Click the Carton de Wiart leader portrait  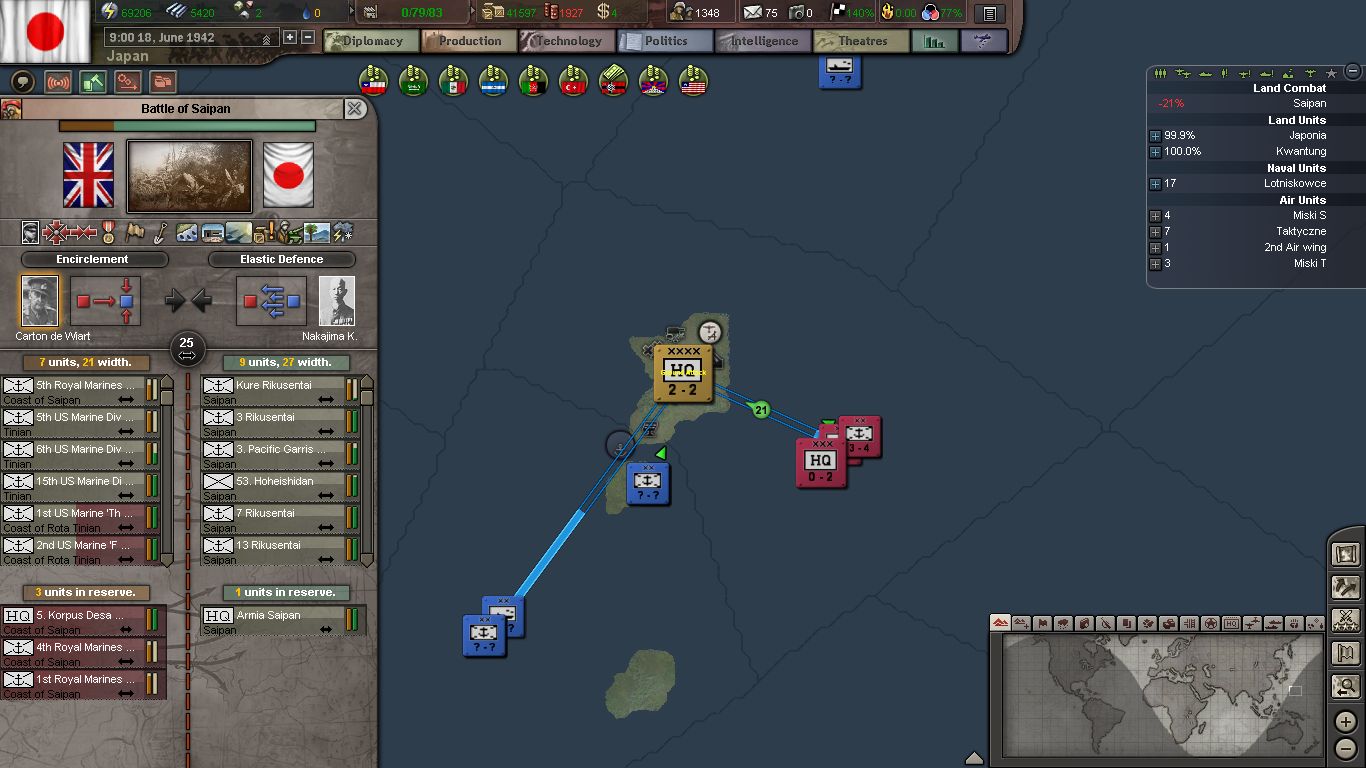pyautogui.click(x=40, y=301)
